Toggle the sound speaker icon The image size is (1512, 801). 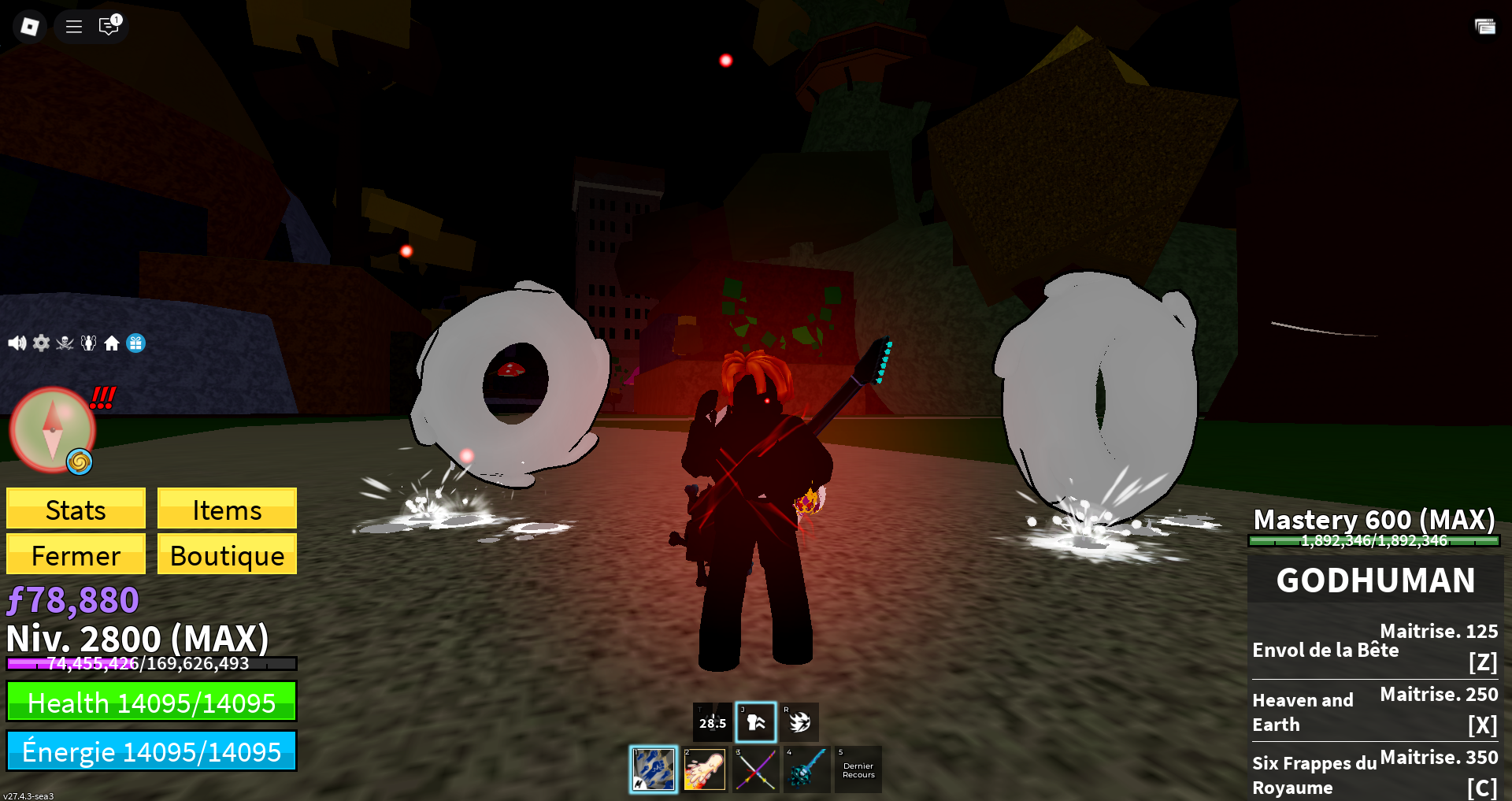[x=17, y=343]
